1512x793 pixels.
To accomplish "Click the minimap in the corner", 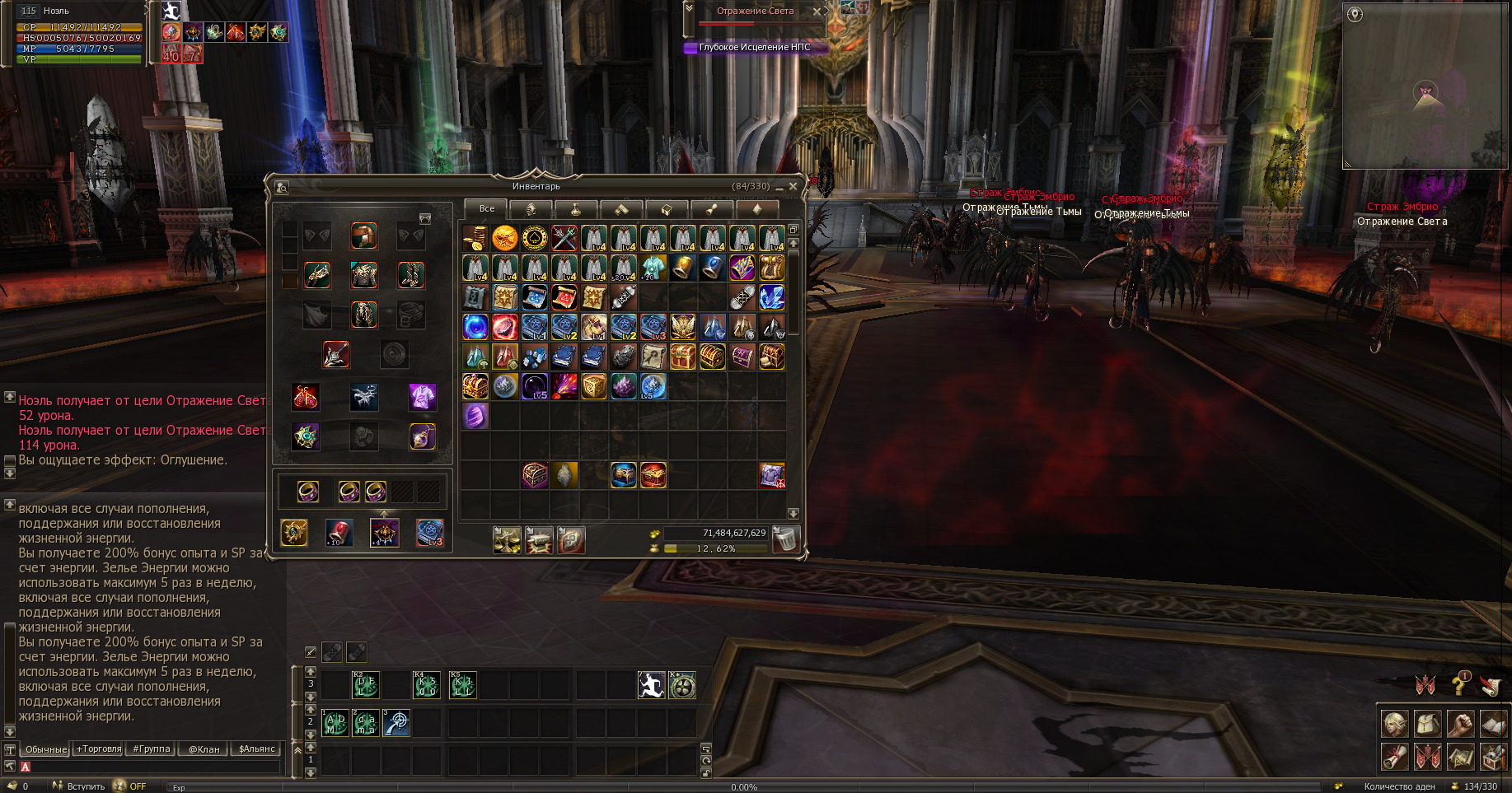I will 1425,86.
